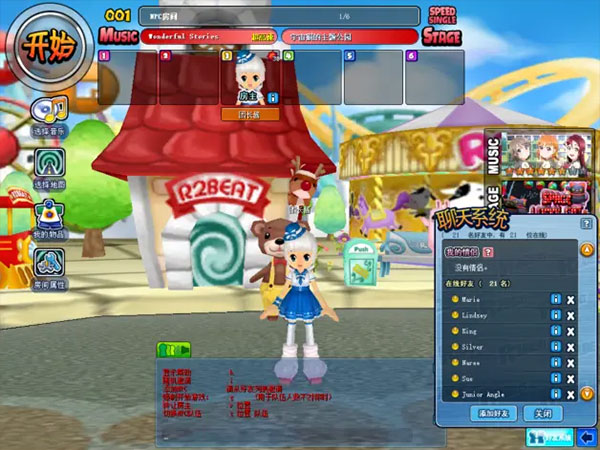Click the room host player slot

(x=249, y=78)
